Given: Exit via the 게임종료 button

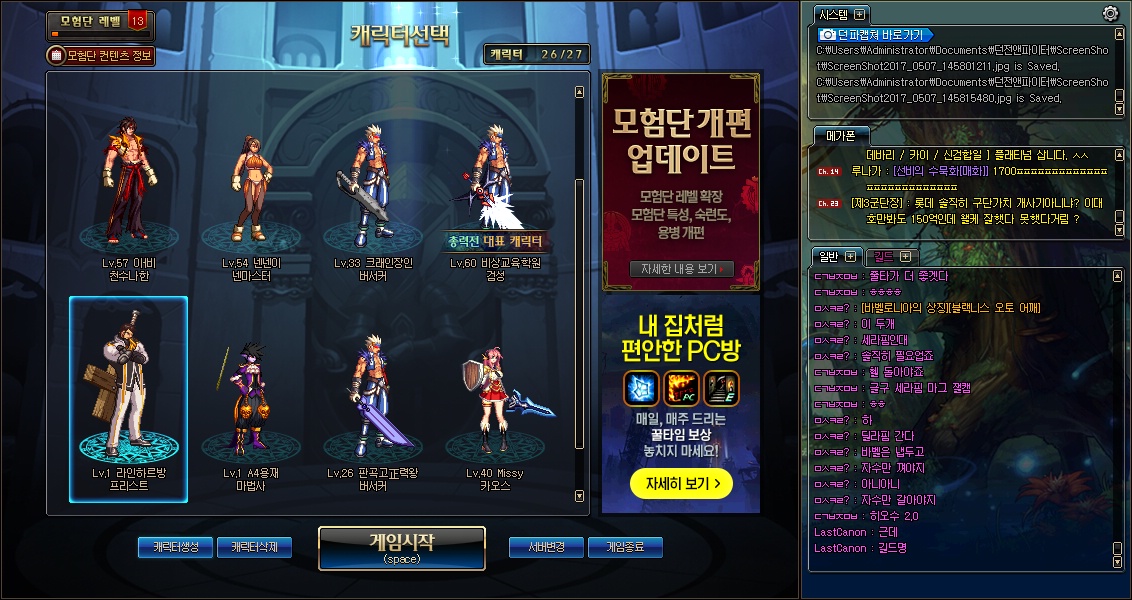Looking at the screenshot, I should click(625, 547).
